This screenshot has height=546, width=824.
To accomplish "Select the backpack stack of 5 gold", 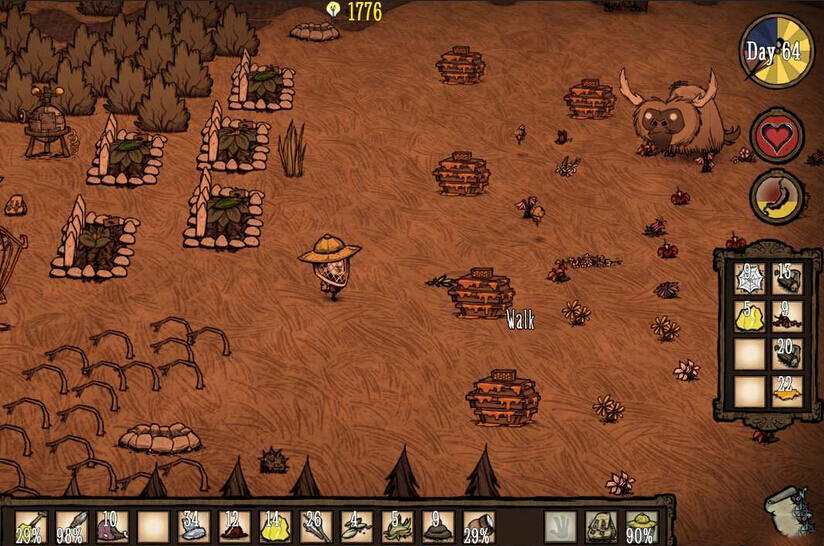I will (x=750, y=316).
